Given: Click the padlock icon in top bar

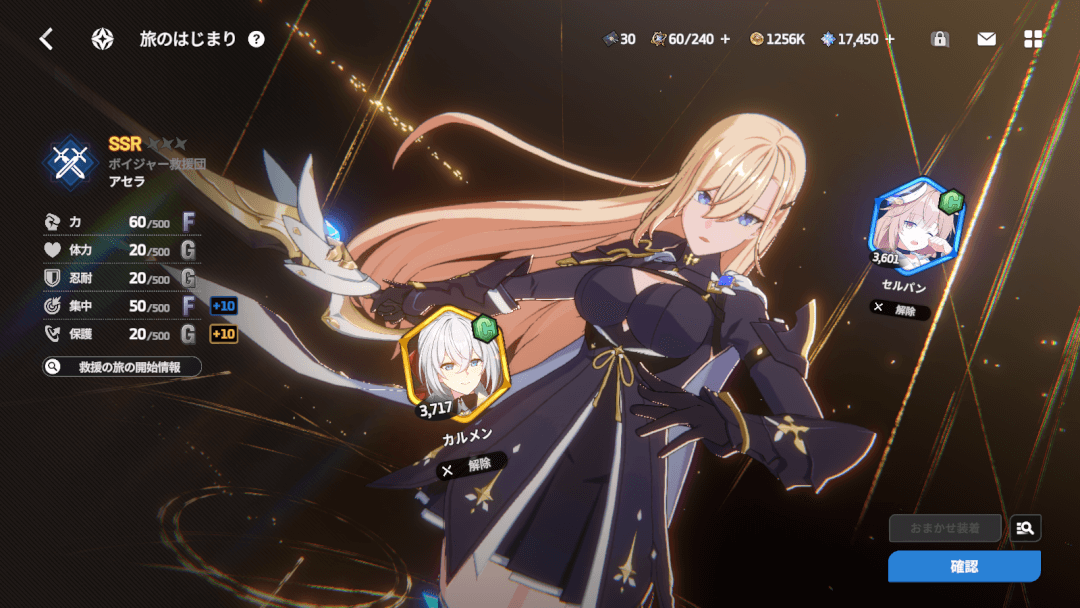Looking at the screenshot, I should 939,39.
